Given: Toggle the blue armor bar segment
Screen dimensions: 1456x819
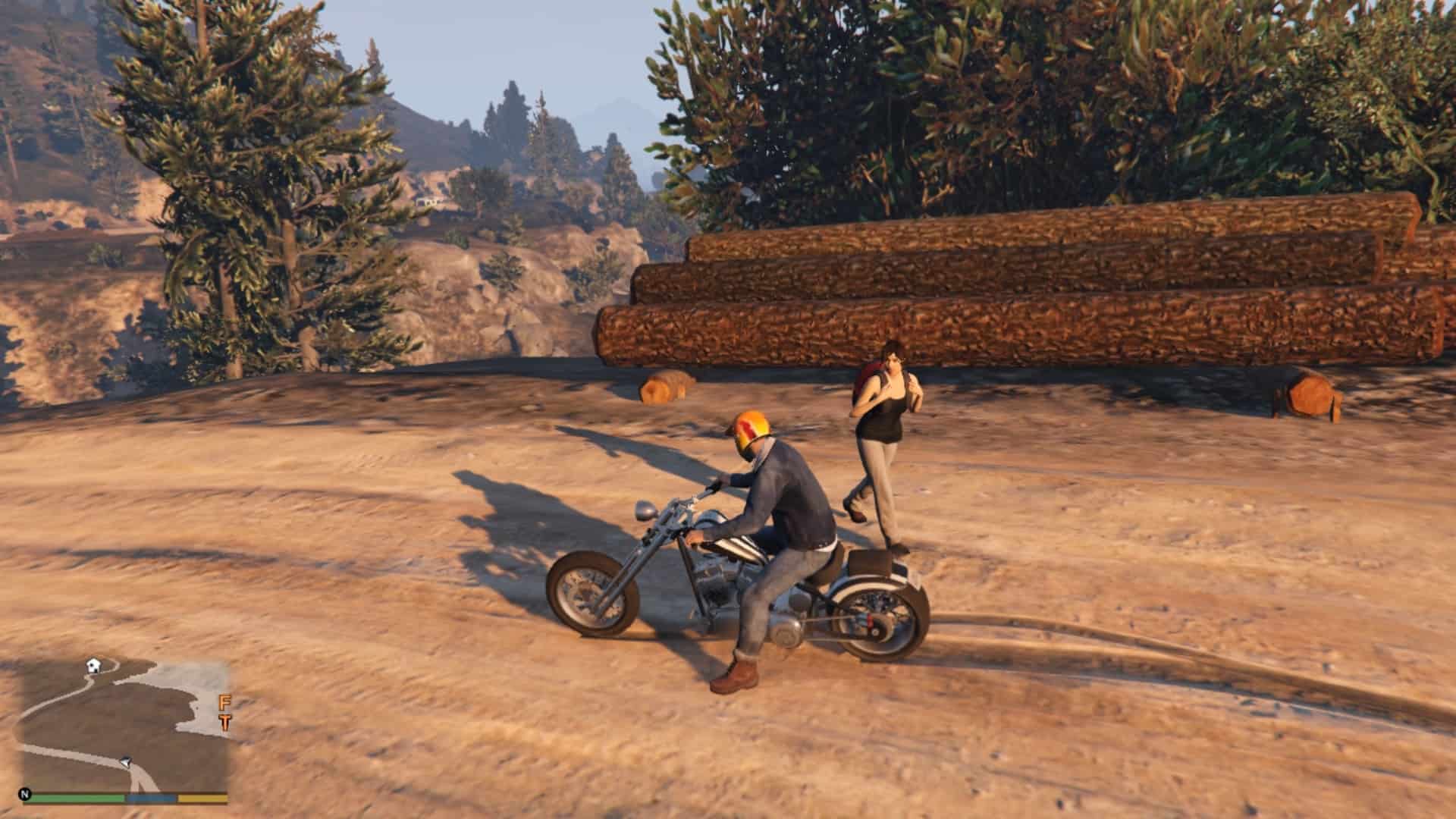Looking at the screenshot, I should [152, 798].
